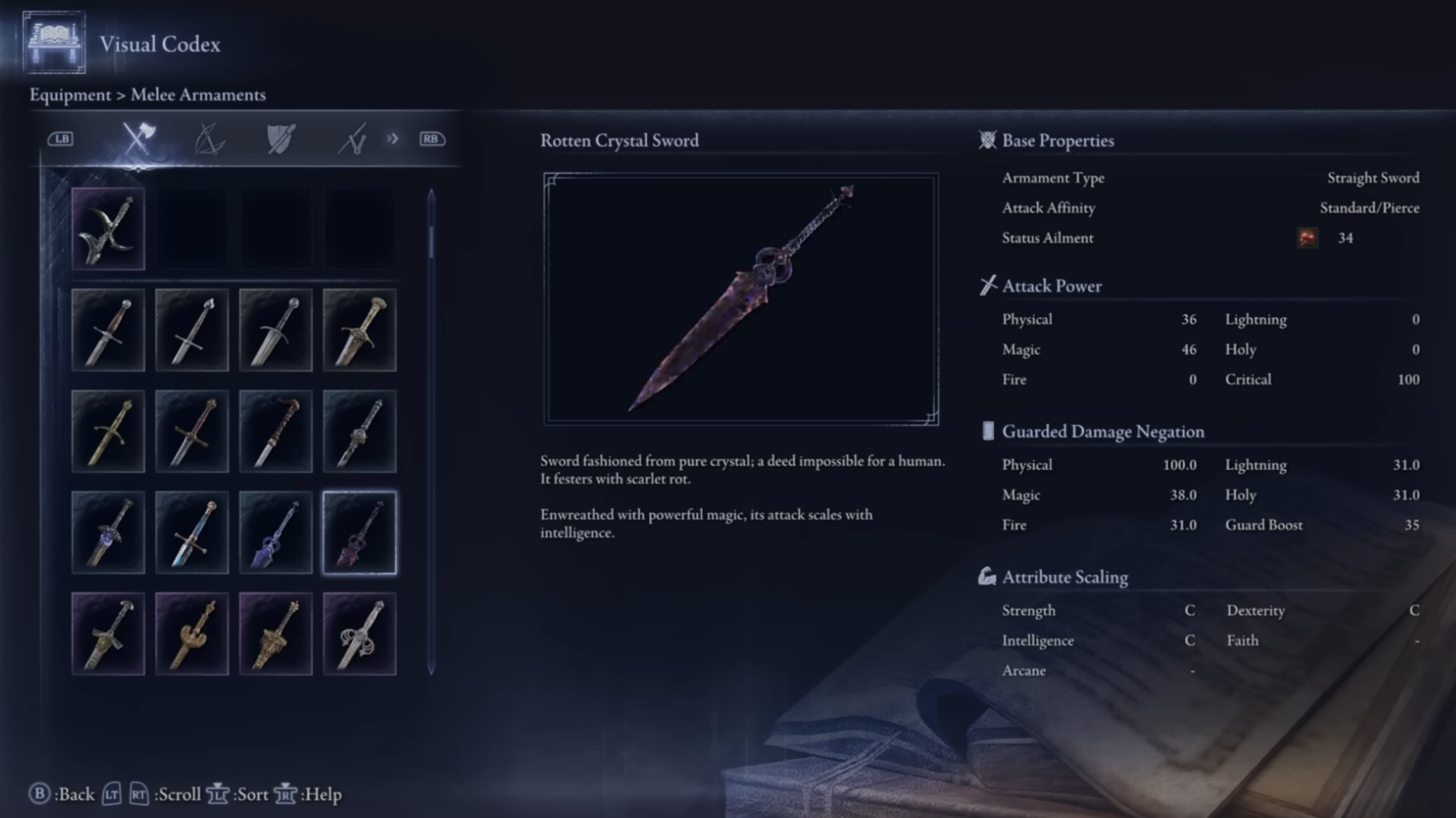Click the Scarlet Rot status ailment icon
Viewport: 1456px width, 818px height.
1307,238
